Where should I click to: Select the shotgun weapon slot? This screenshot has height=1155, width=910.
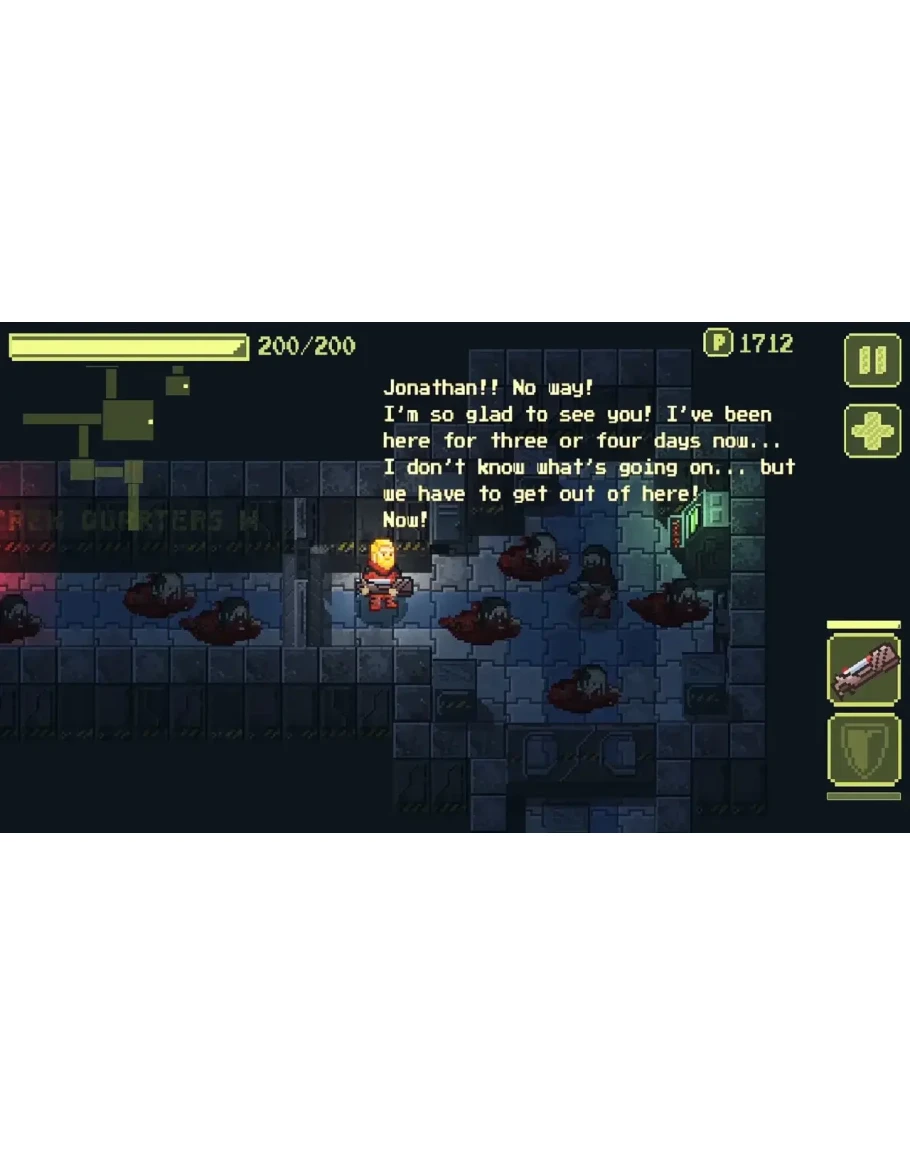[864, 670]
